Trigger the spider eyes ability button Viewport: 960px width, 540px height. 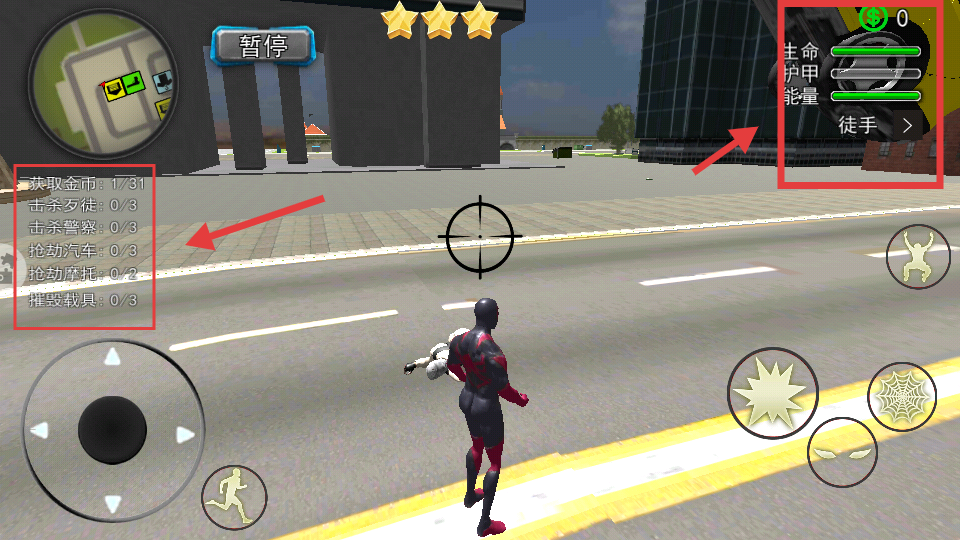point(842,453)
